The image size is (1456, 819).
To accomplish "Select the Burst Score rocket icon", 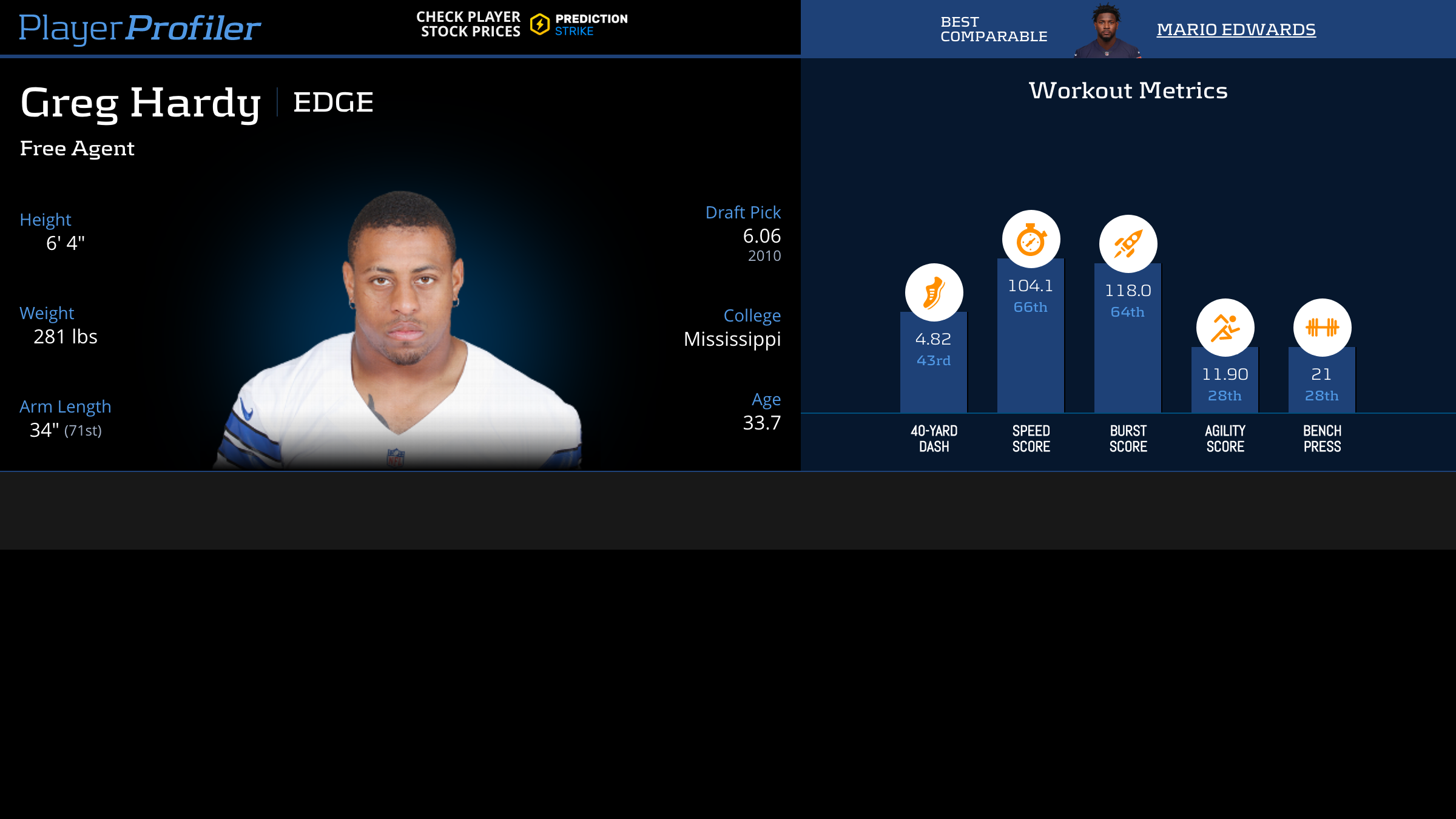I will coord(1128,244).
